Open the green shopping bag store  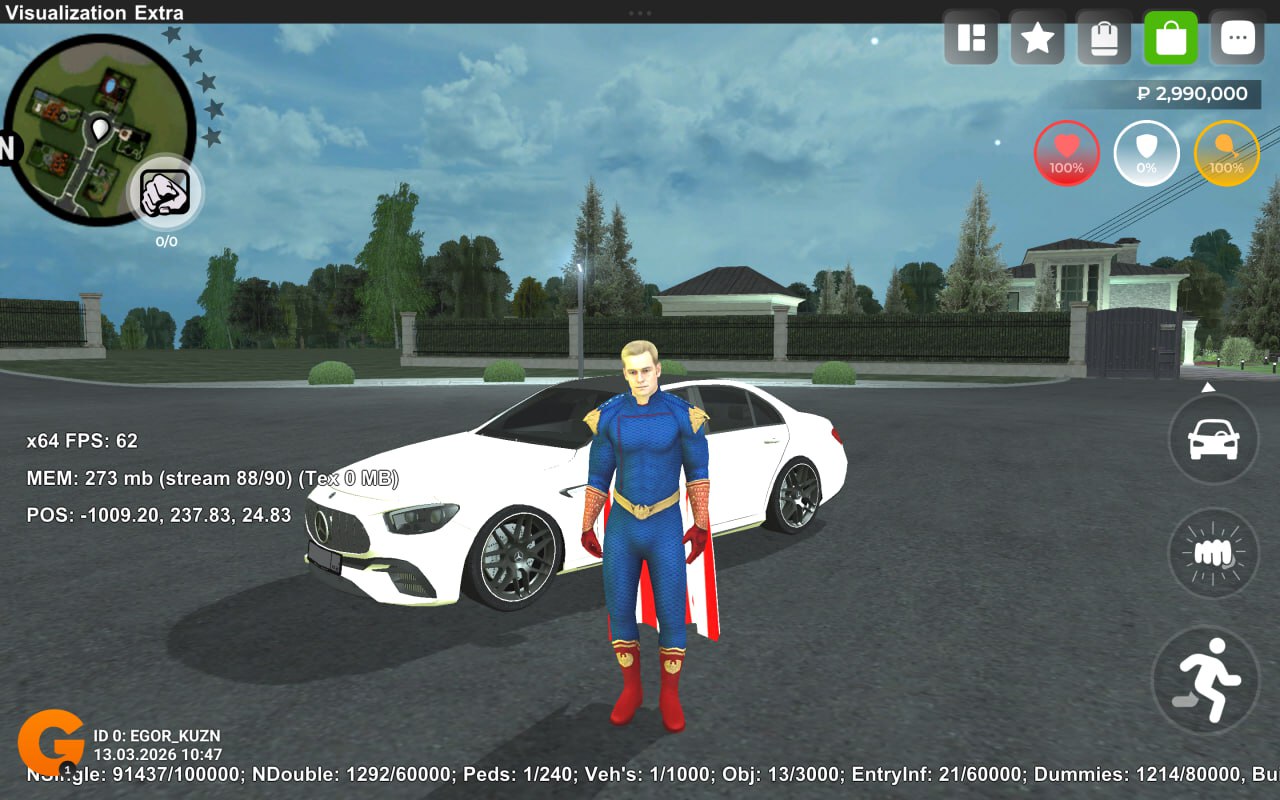pyautogui.click(x=1171, y=38)
